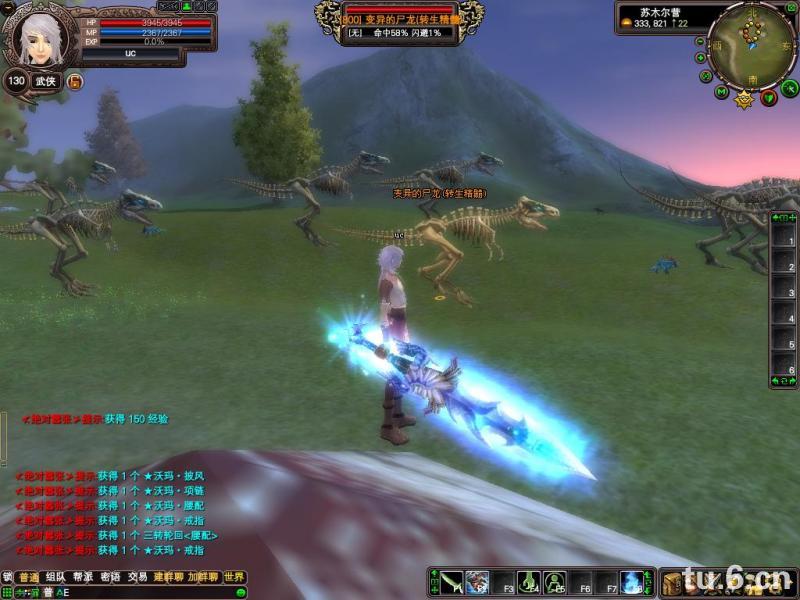Open the inventory chest icon

(x=672, y=583)
